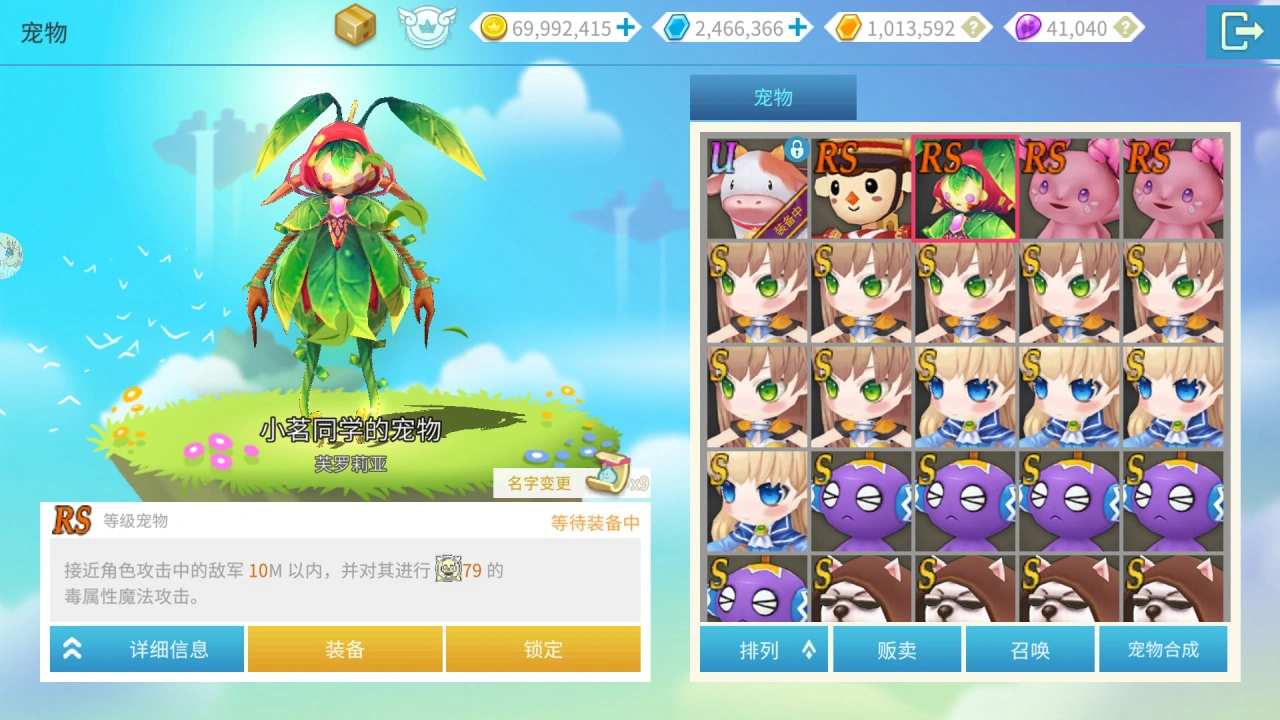The width and height of the screenshot is (1280, 720).
Task: Toggle the padlock on the cow pet thumbnail
Action: click(797, 147)
